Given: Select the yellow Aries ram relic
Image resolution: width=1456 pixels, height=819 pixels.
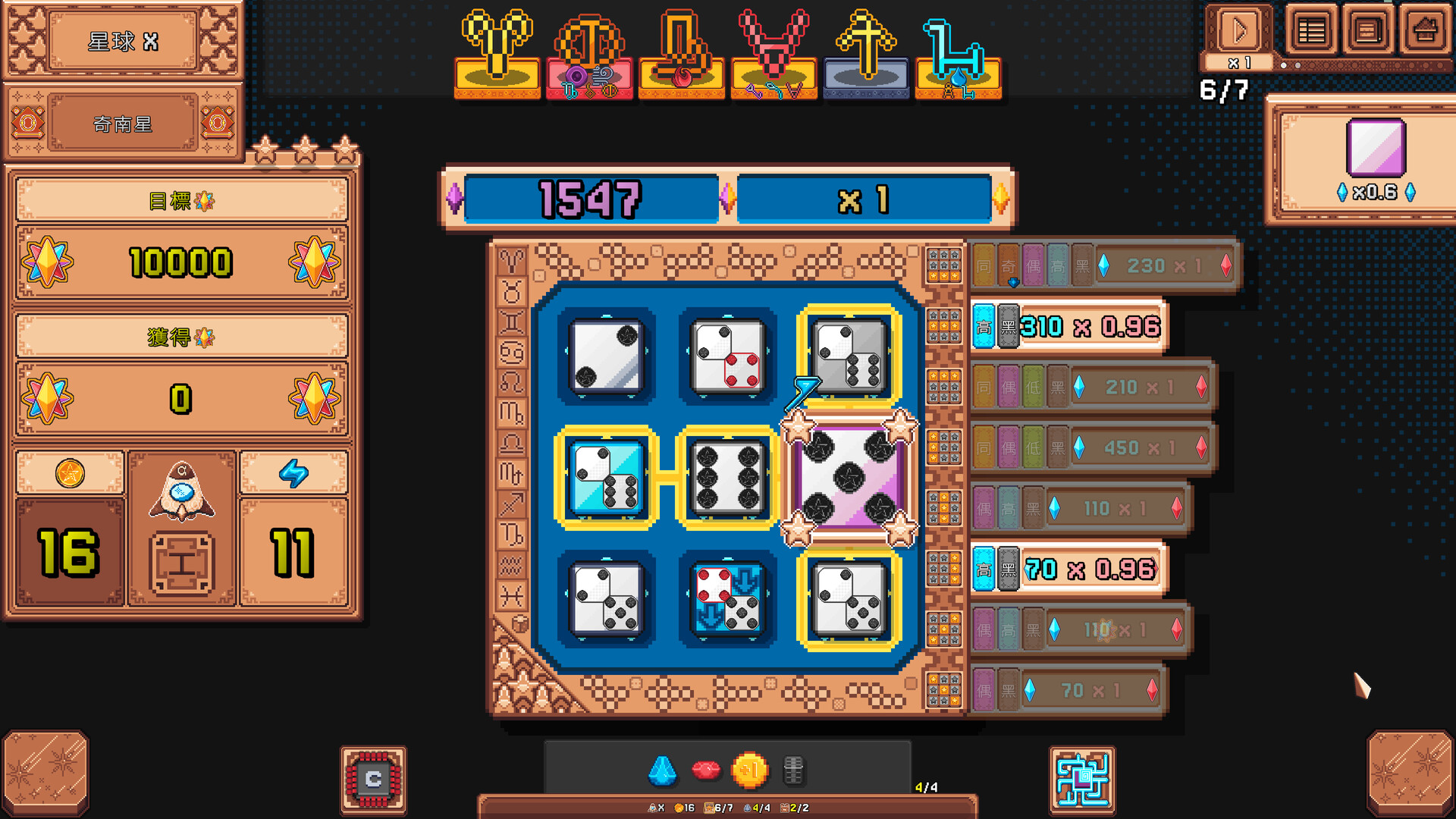Looking at the screenshot, I should [497, 55].
